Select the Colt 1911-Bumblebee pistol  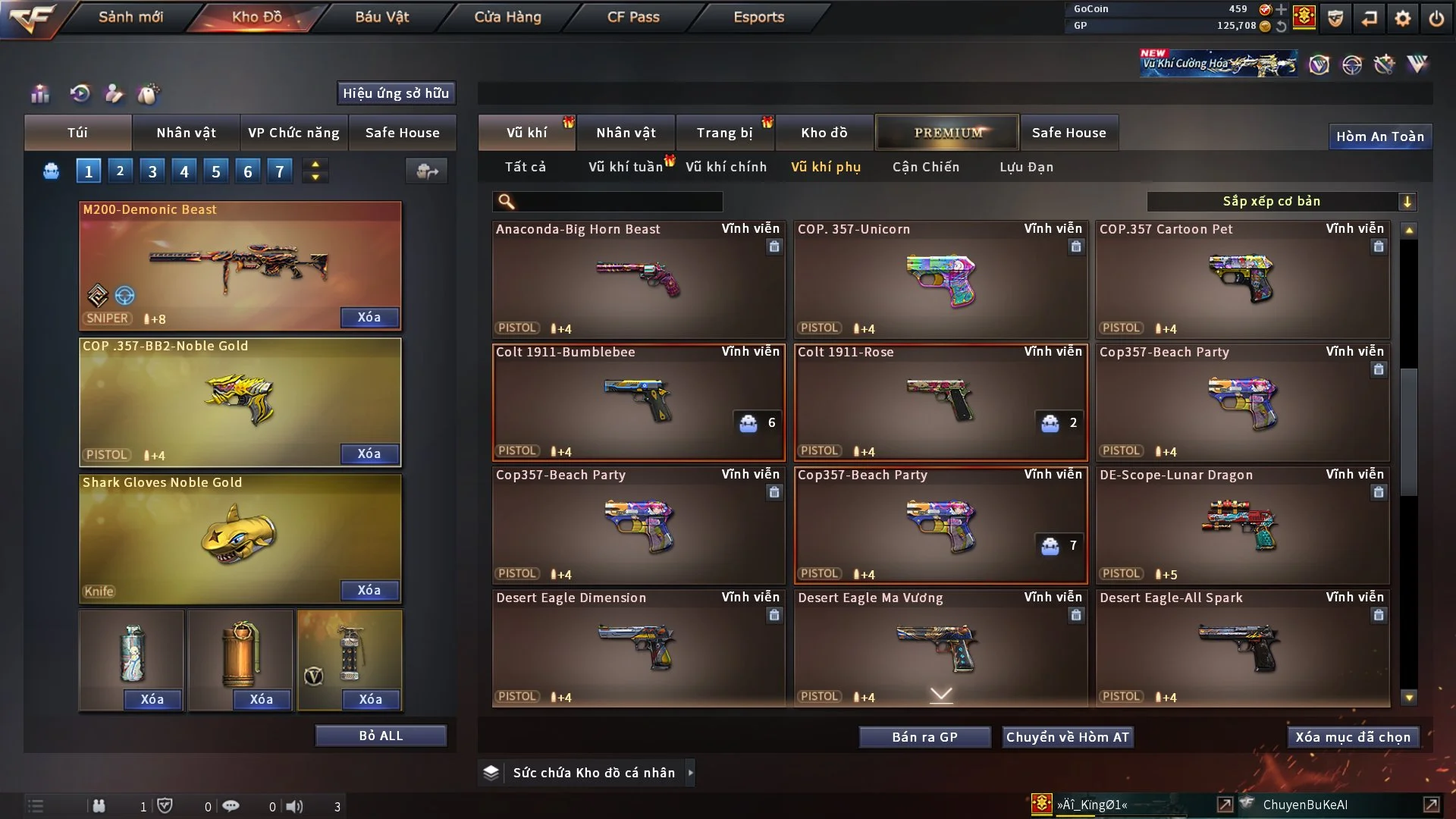coord(638,403)
